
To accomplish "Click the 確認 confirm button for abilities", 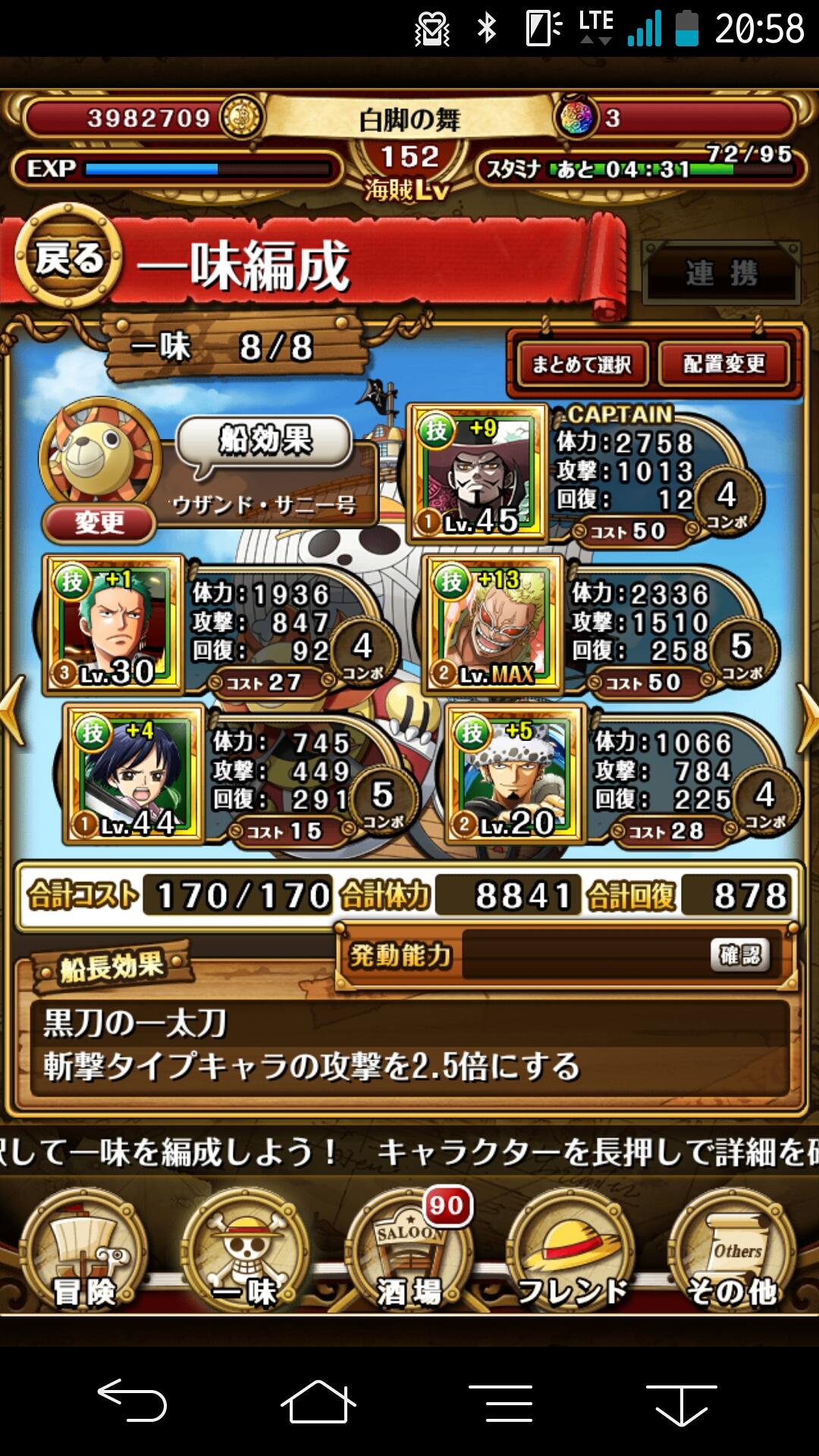I will pyautogui.click(x=739, y=955).
